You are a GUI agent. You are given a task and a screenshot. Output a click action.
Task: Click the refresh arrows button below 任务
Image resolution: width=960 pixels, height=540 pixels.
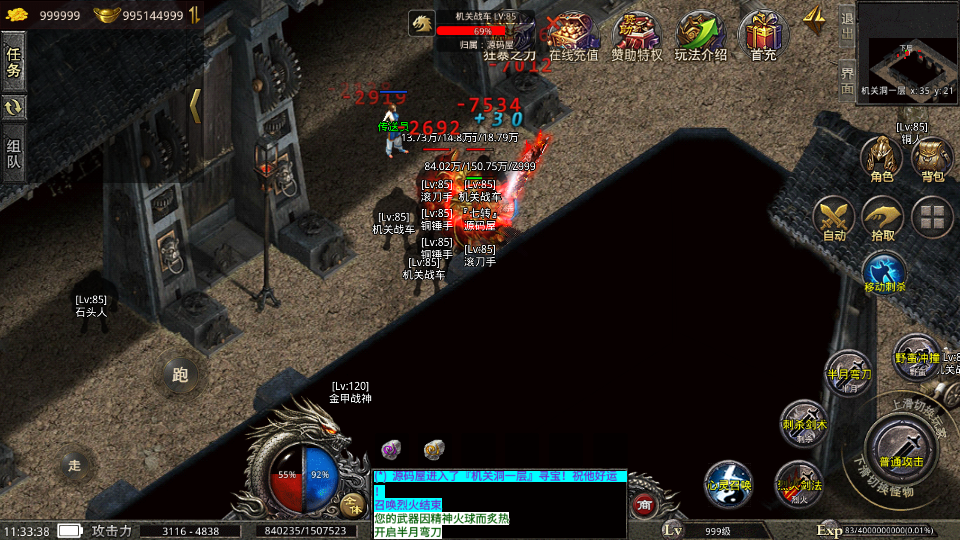(14, 108)
